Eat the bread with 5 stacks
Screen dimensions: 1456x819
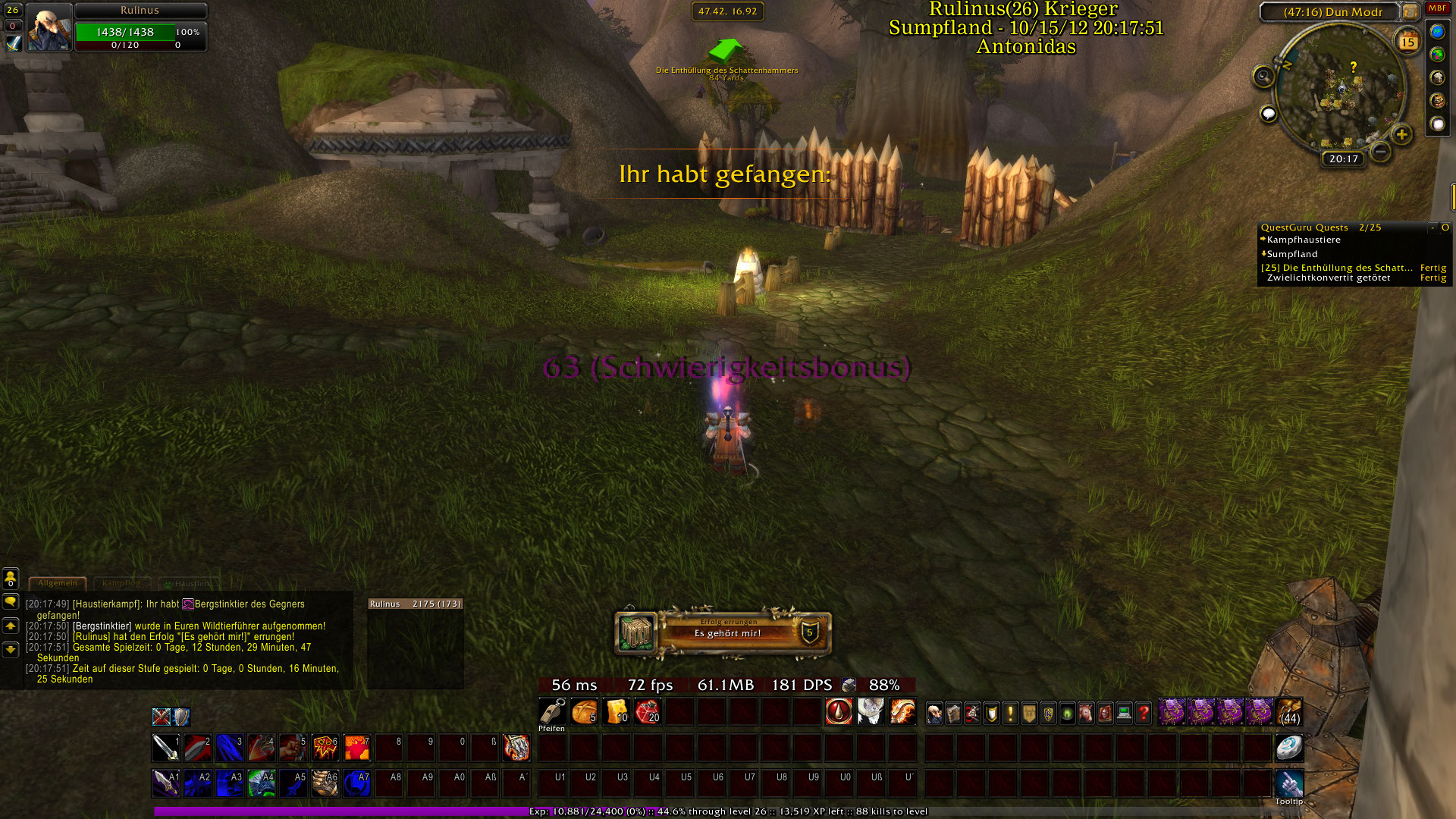(x=584, y=712)
